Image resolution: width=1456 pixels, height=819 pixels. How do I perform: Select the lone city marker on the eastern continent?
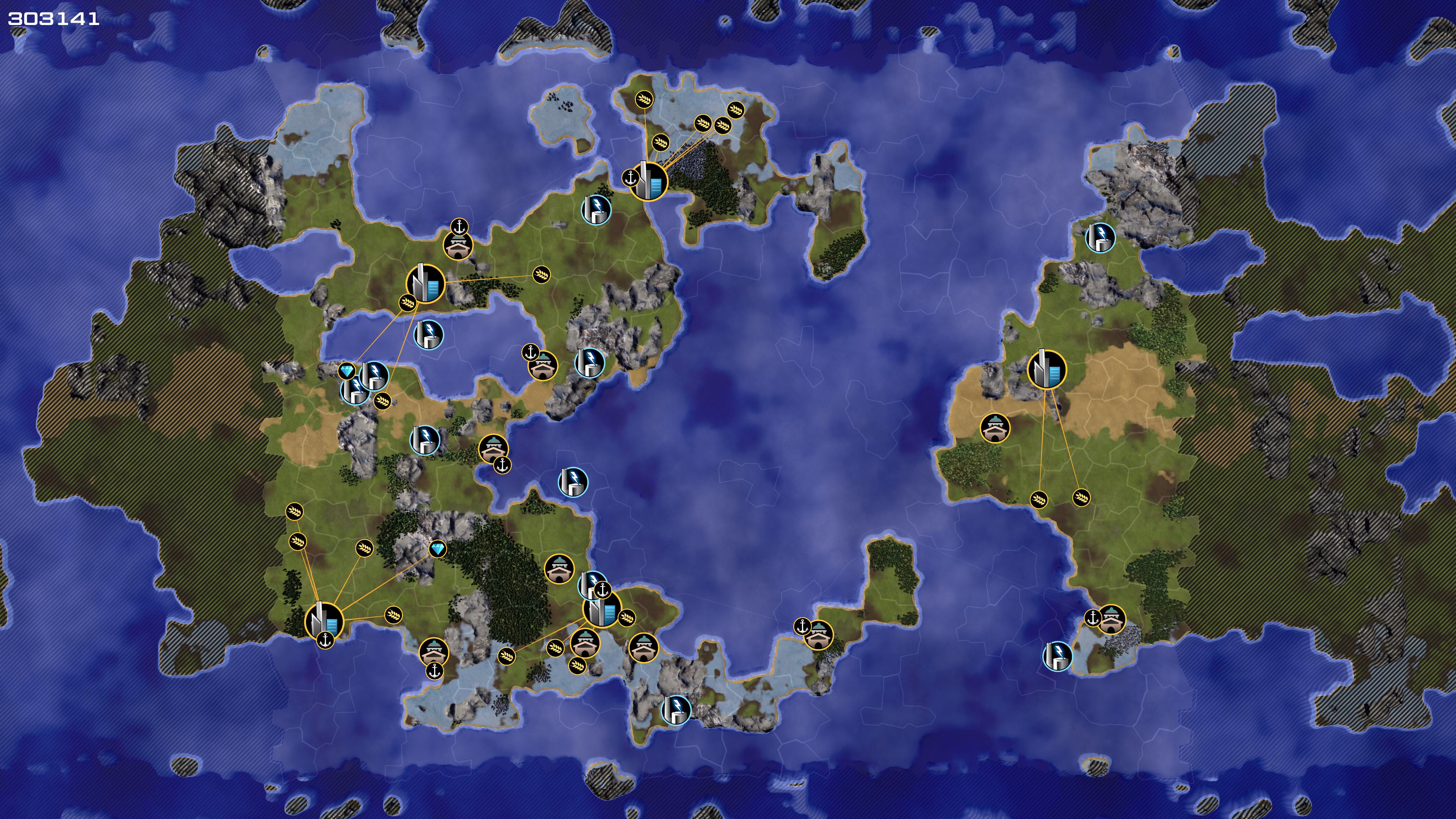click(x=1046, y=370)
